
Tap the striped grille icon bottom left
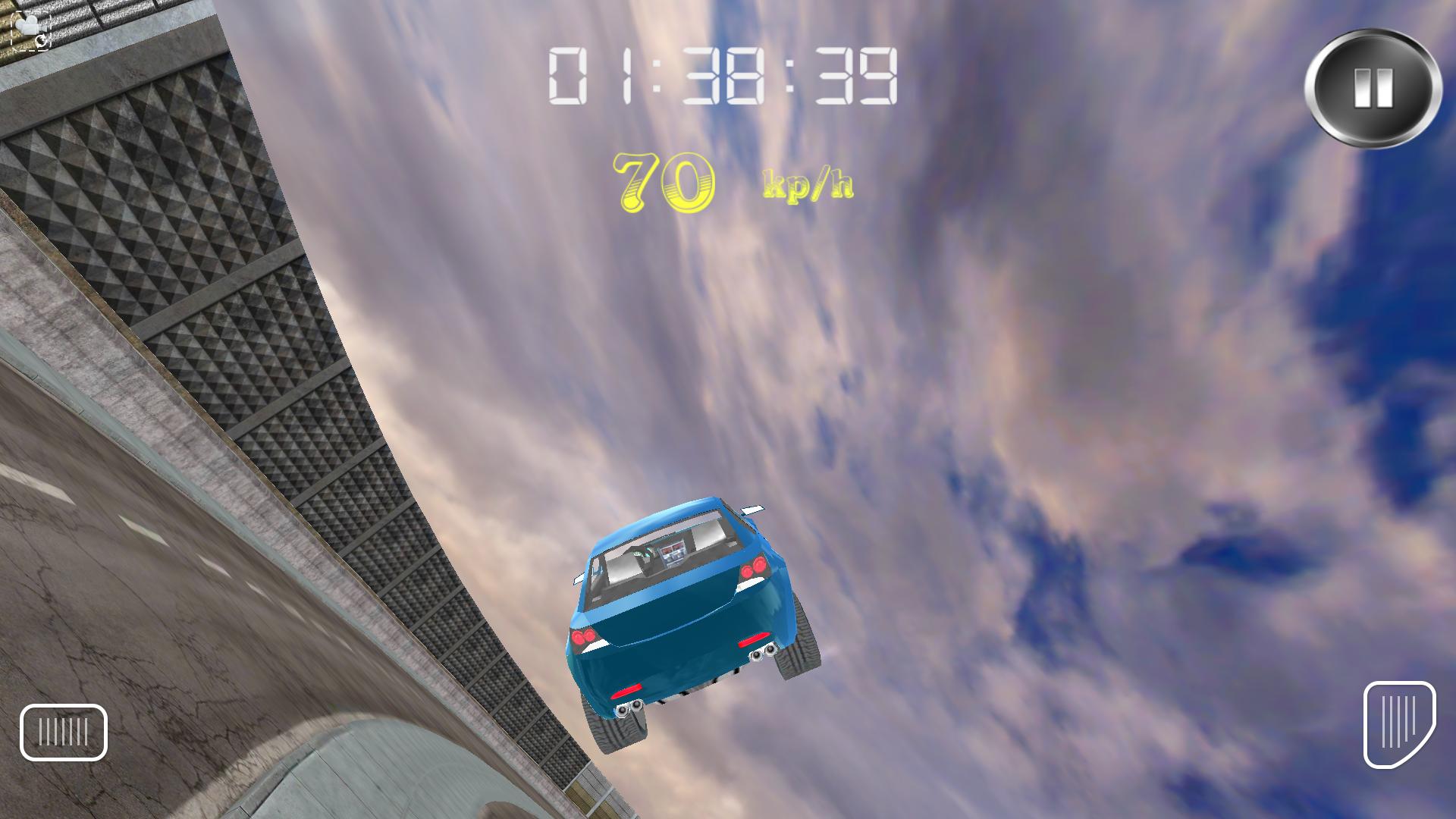[62, 732]
